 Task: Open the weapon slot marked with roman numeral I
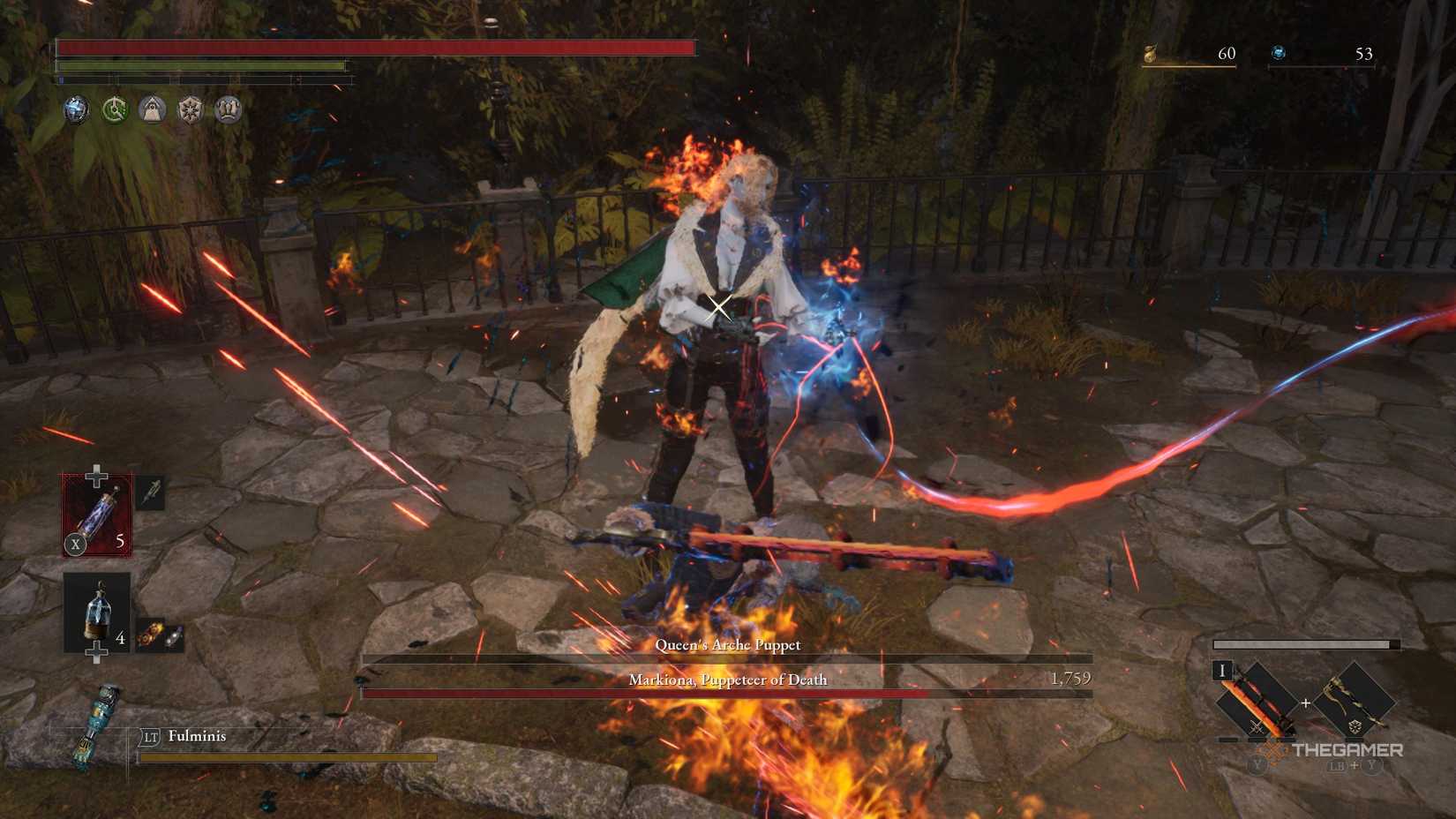(x=1222, y=672)
